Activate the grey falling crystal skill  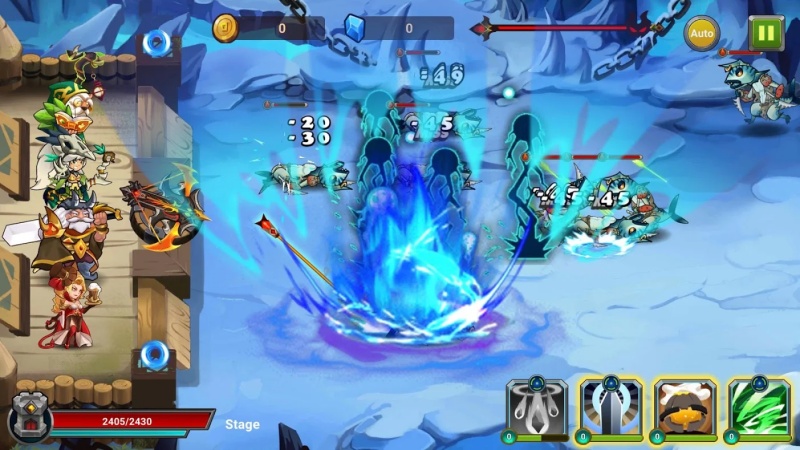click(537, 409)
